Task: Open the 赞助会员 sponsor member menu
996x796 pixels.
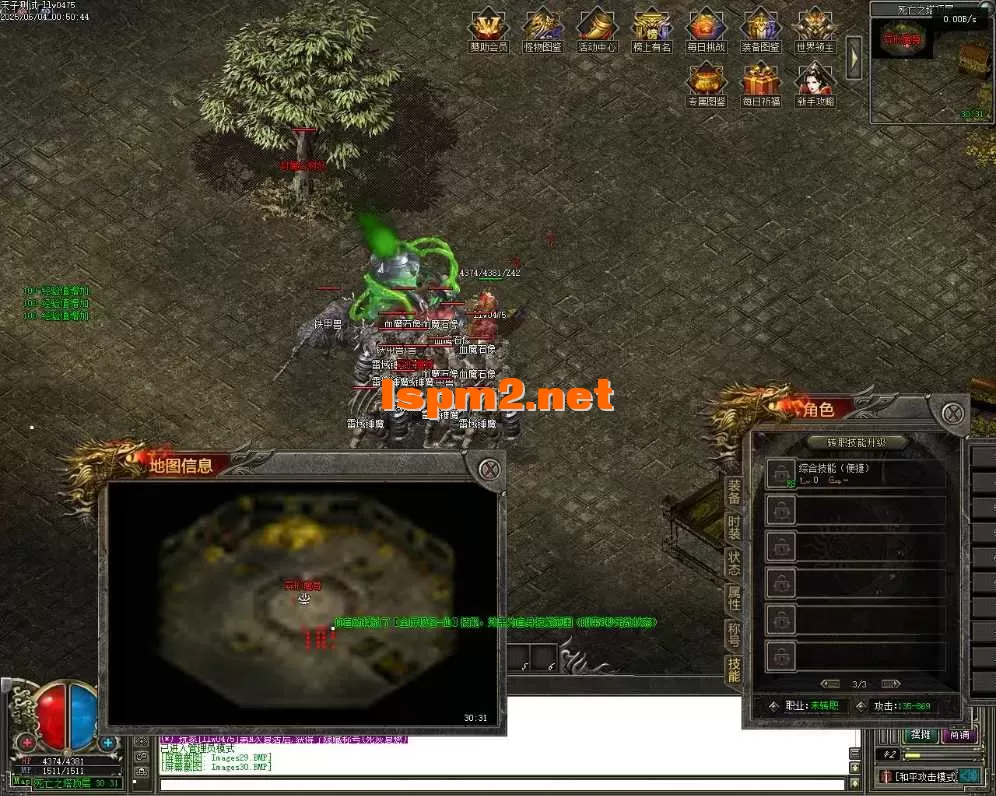Action: [x=489, y=27]
